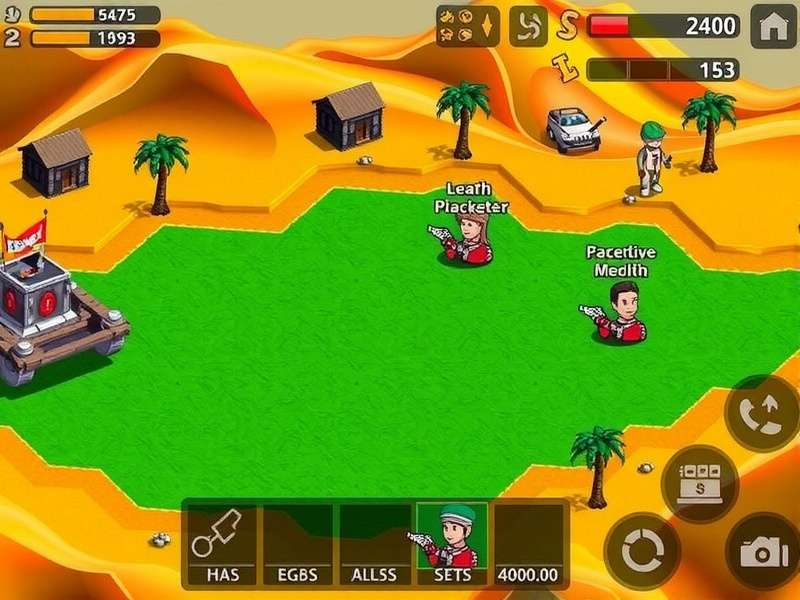The width and height of the screenshot is (800, 600).
Task: Take a screenshot with the camera button
Action: 763,551
